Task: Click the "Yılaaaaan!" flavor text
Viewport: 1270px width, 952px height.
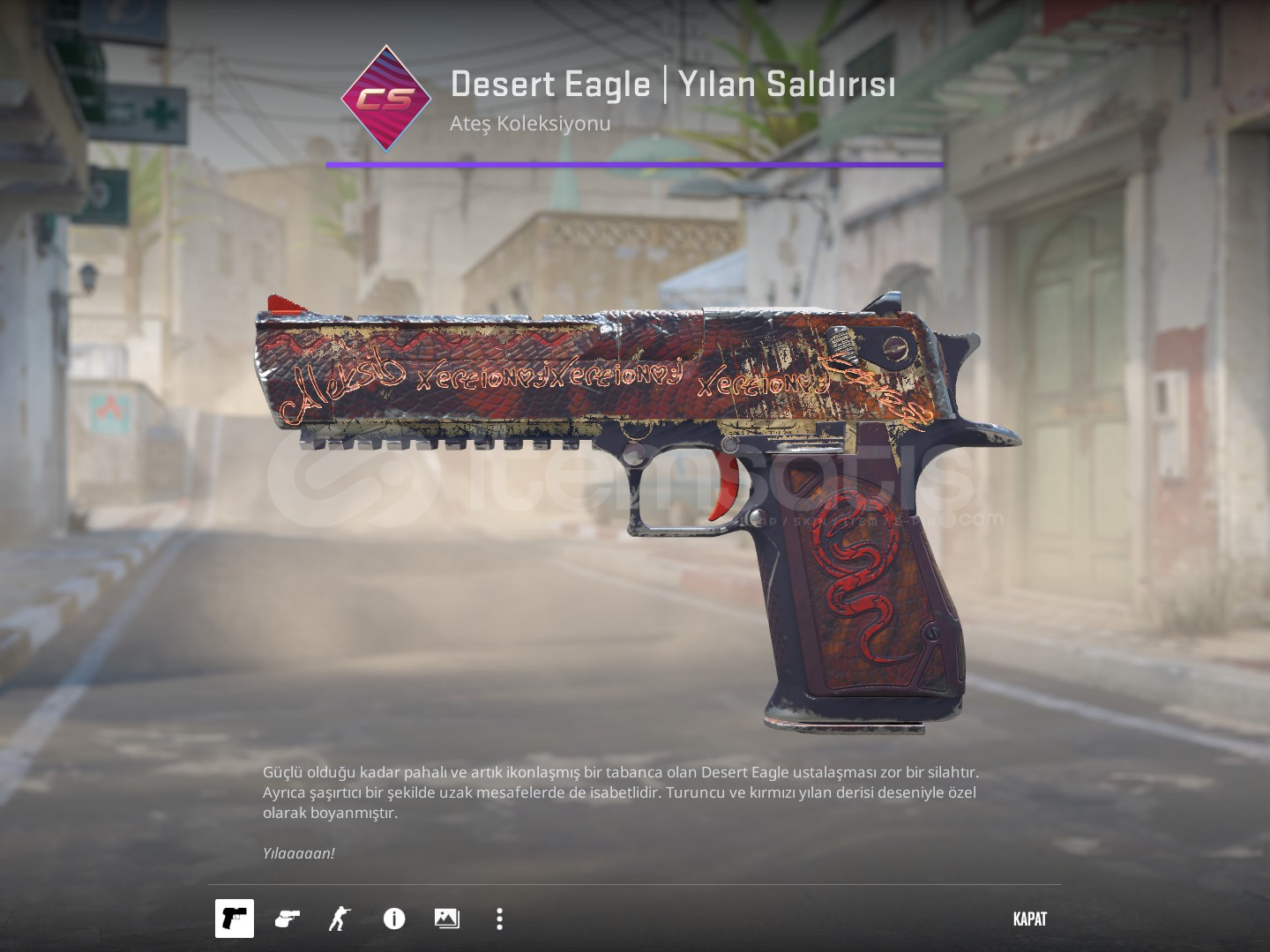Action: tap(298, 853)
